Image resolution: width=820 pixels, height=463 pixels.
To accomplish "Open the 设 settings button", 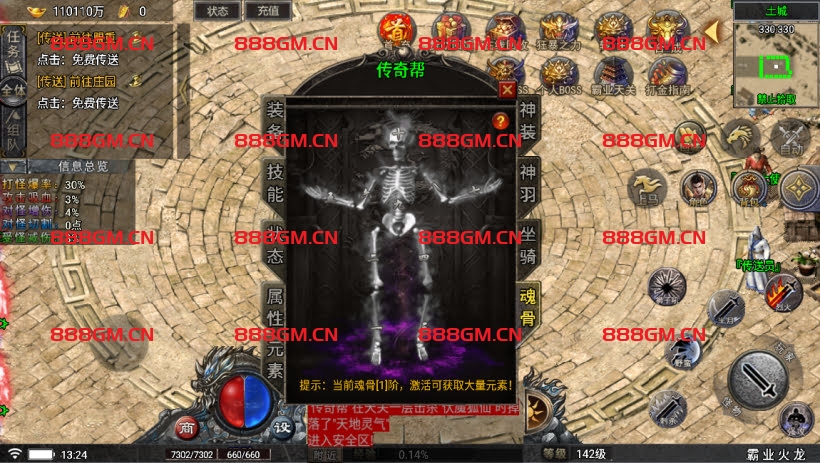I will (x=283, y=427).
